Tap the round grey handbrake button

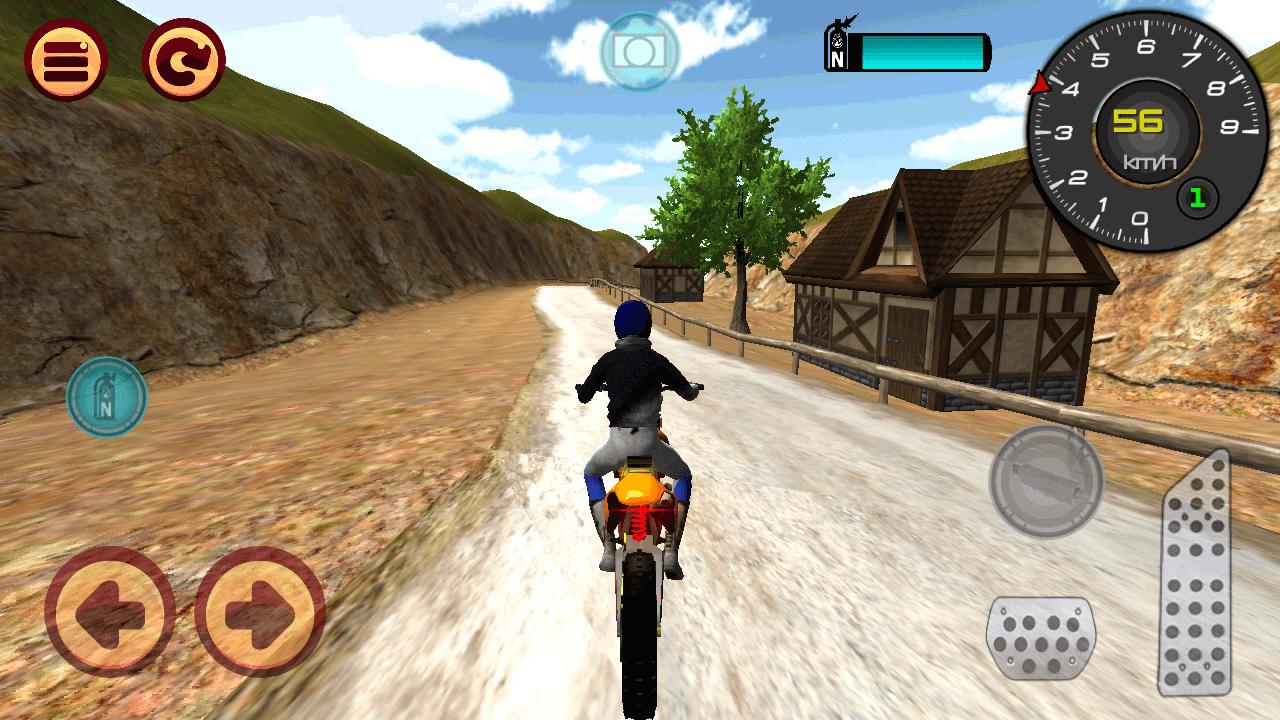click(1046, 481)
